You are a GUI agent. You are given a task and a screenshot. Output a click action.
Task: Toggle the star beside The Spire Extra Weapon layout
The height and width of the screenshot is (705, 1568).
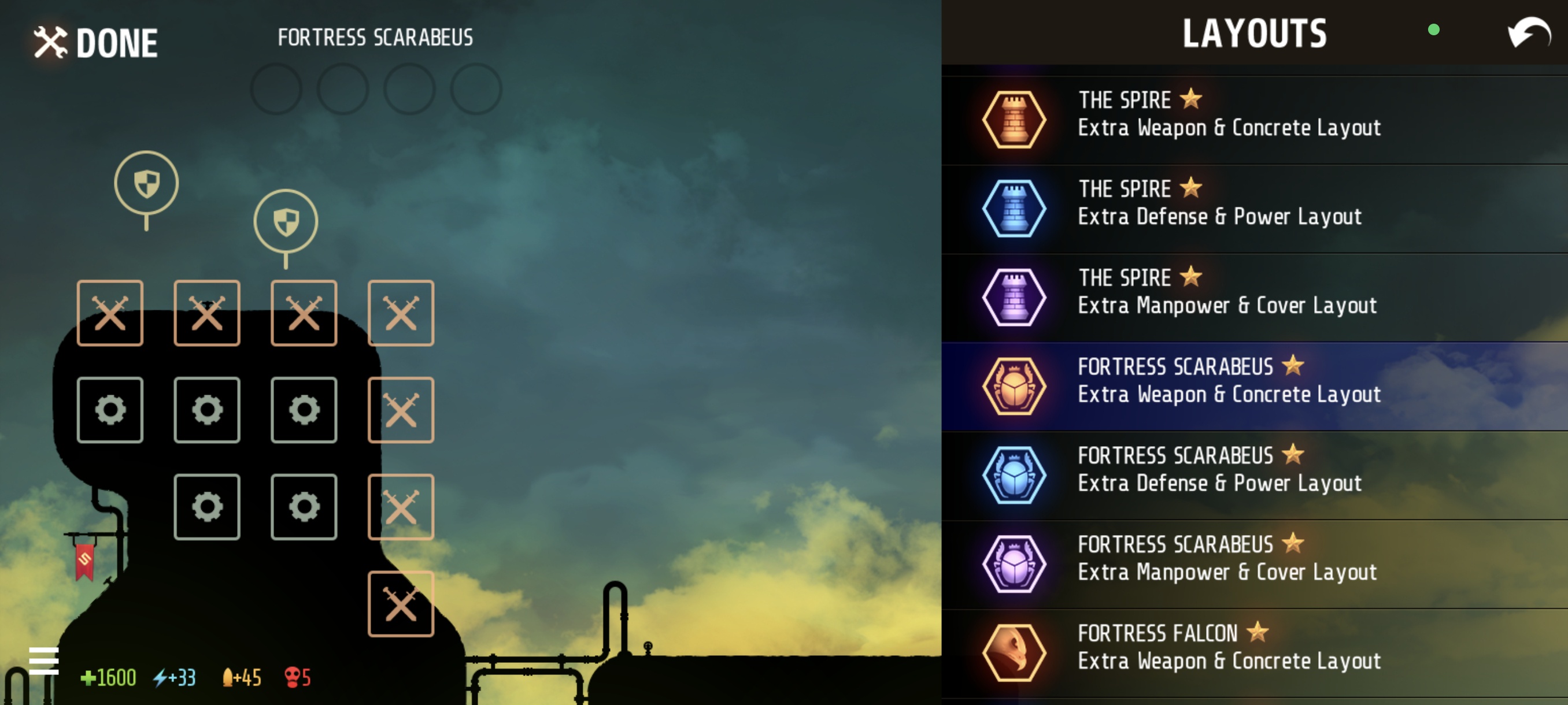point(1189,99)
